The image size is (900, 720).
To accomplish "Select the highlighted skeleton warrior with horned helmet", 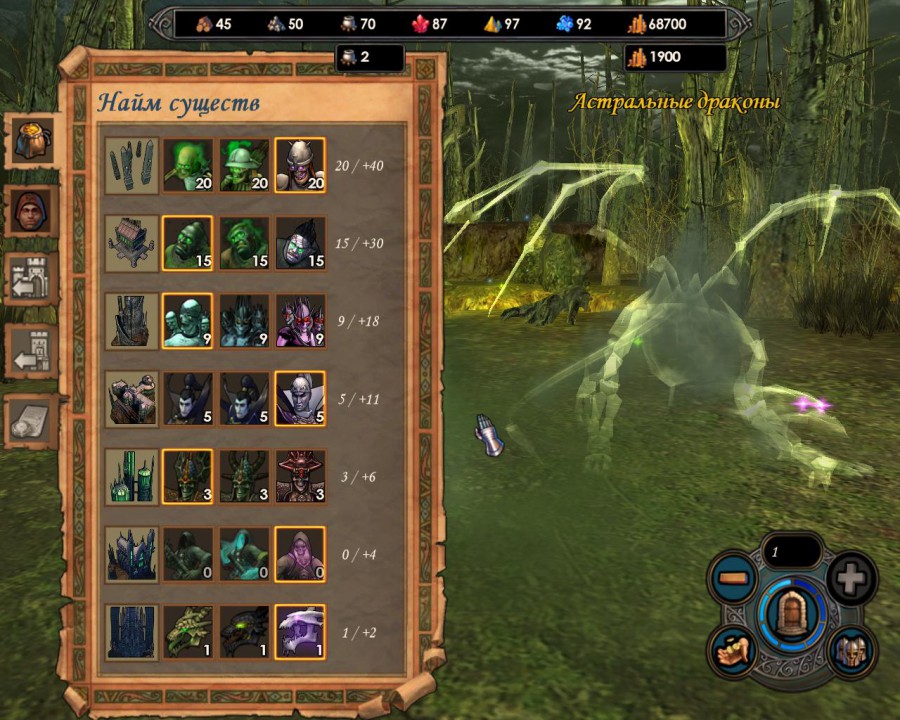I will coord(300,165).
